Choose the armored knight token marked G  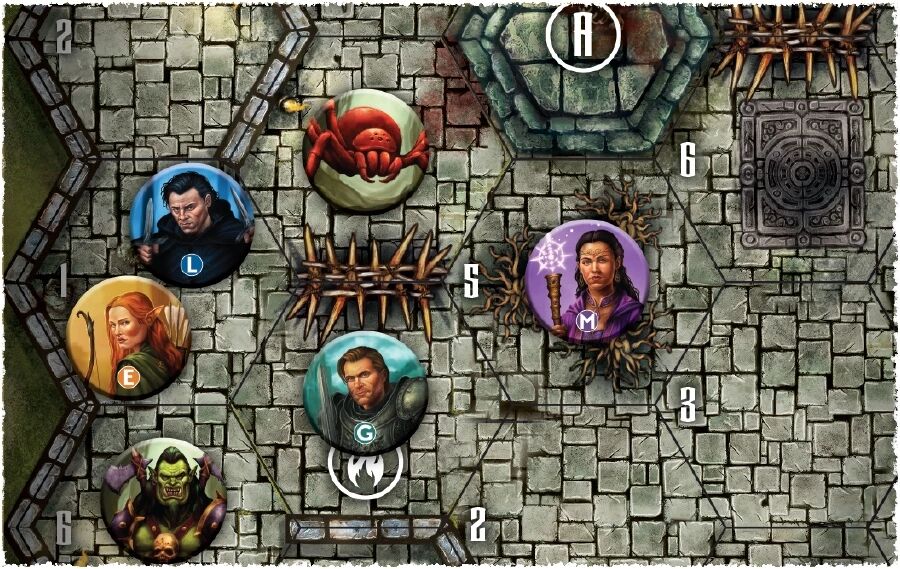365,391
